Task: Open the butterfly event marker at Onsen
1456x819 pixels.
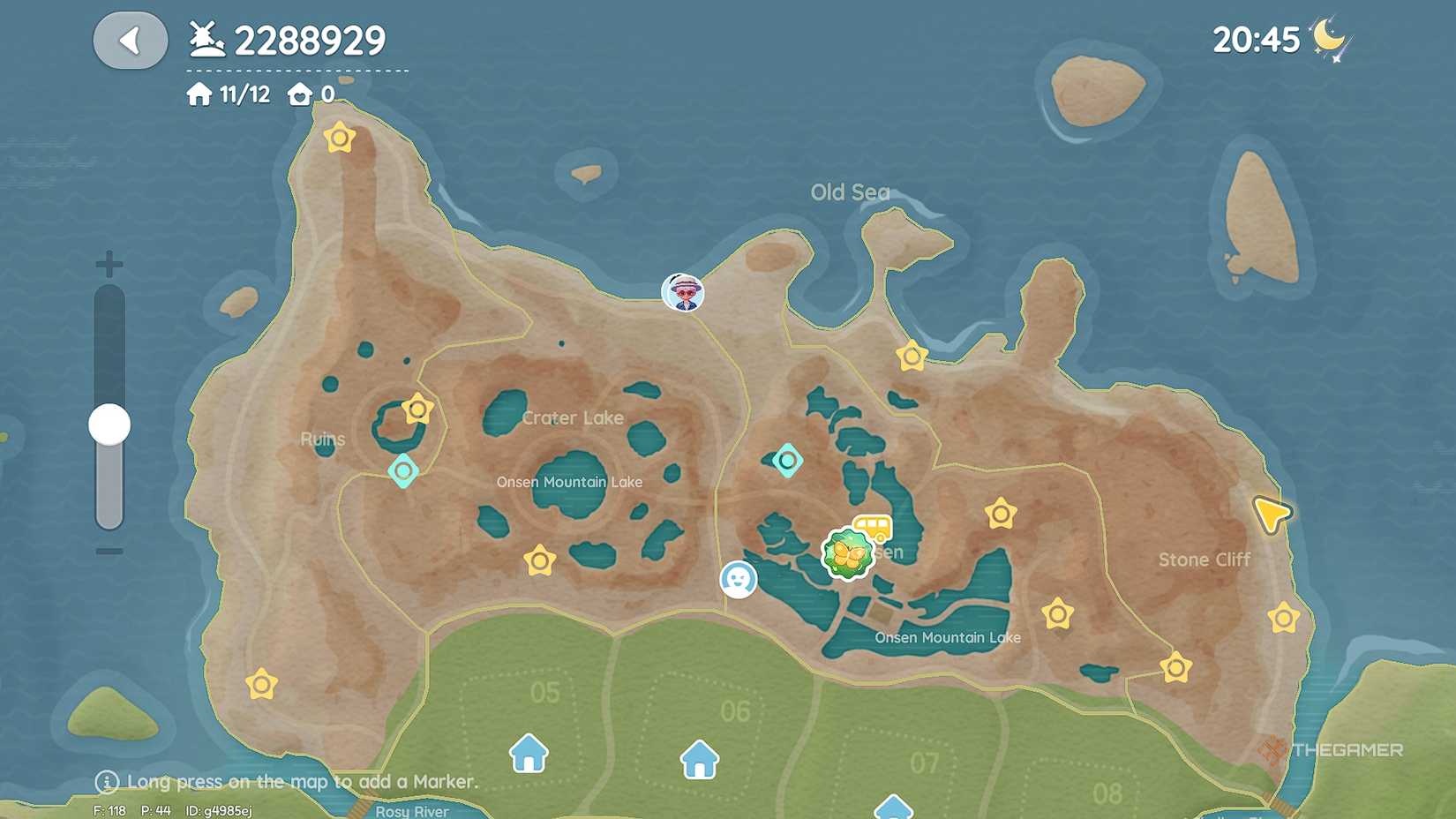Action: pos(848,553)
